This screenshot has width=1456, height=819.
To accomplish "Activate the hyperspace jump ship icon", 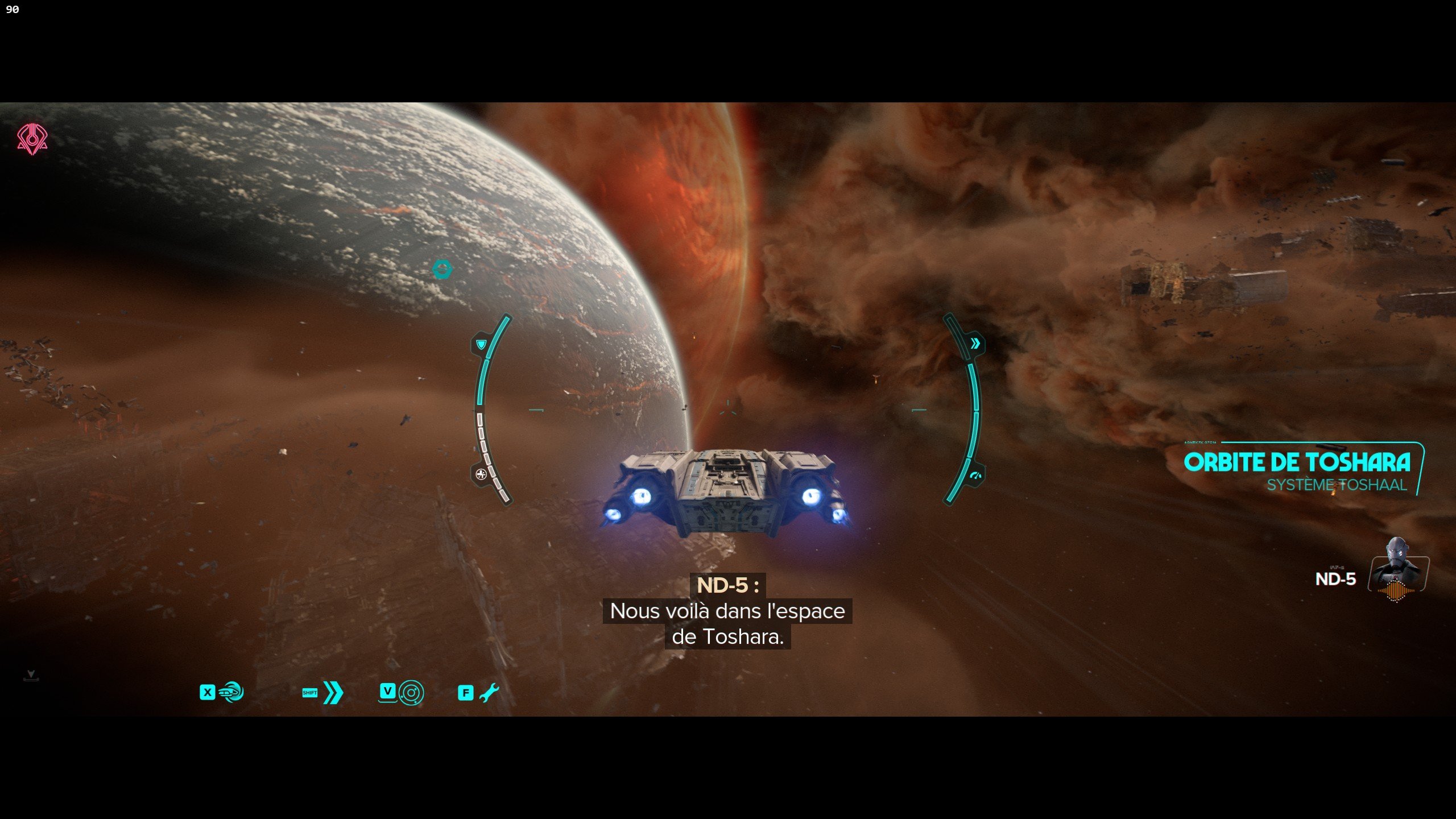I will coord(231,692).
